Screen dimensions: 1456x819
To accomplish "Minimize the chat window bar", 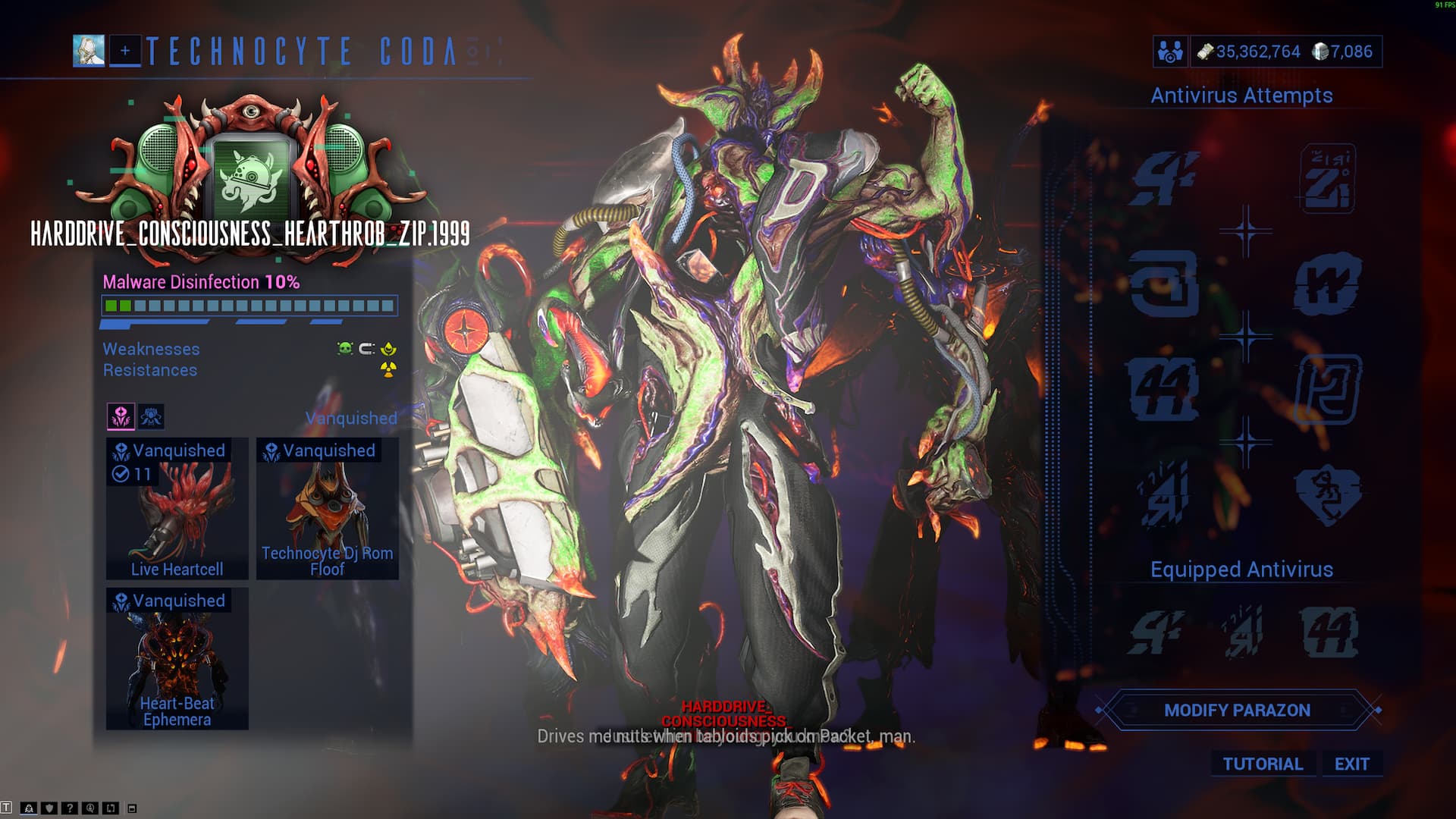I will (132, 808).
